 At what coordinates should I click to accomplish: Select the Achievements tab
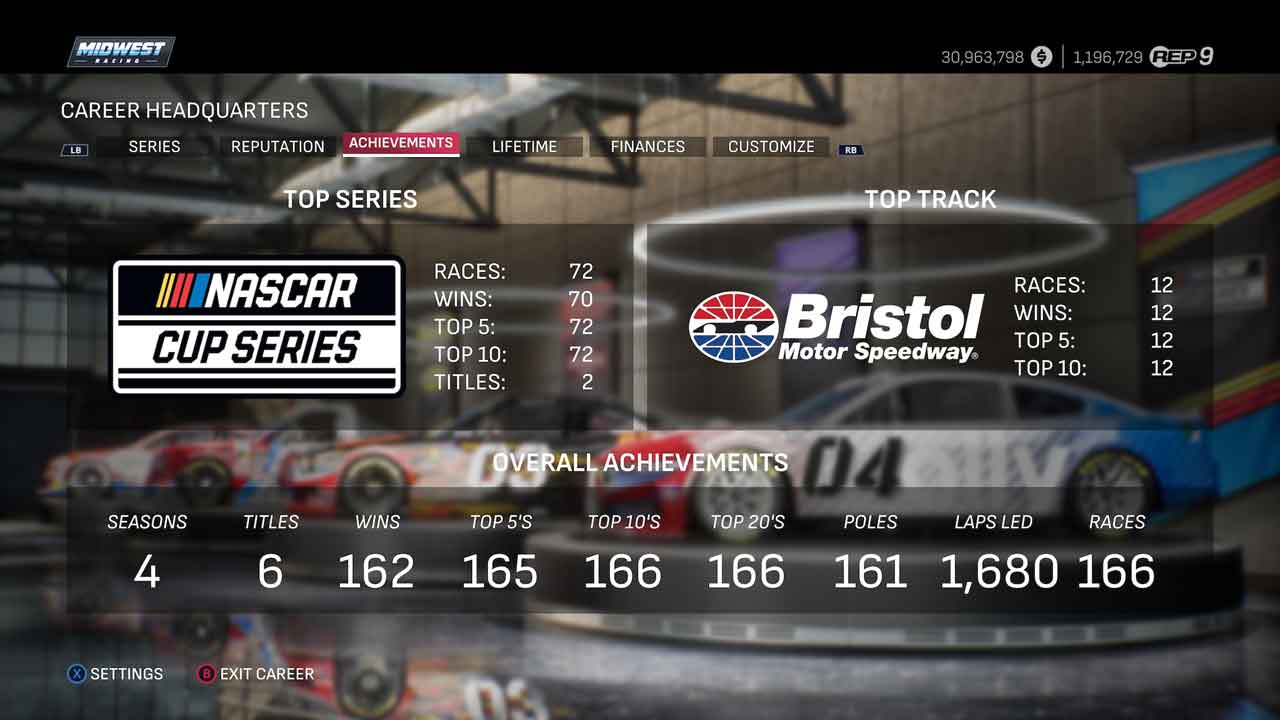pyautogui.click(x=400, y=143)
